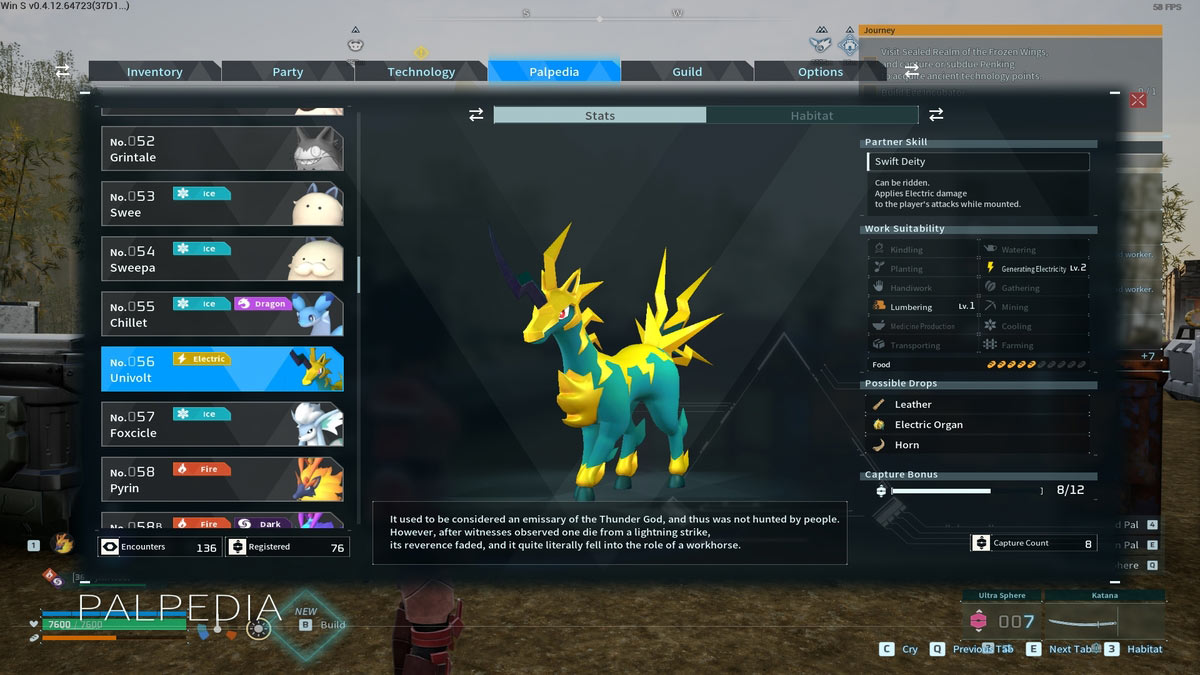Screen dimensions: 1200x675
Task: Show the Habitat view
Action: point(811,116)
